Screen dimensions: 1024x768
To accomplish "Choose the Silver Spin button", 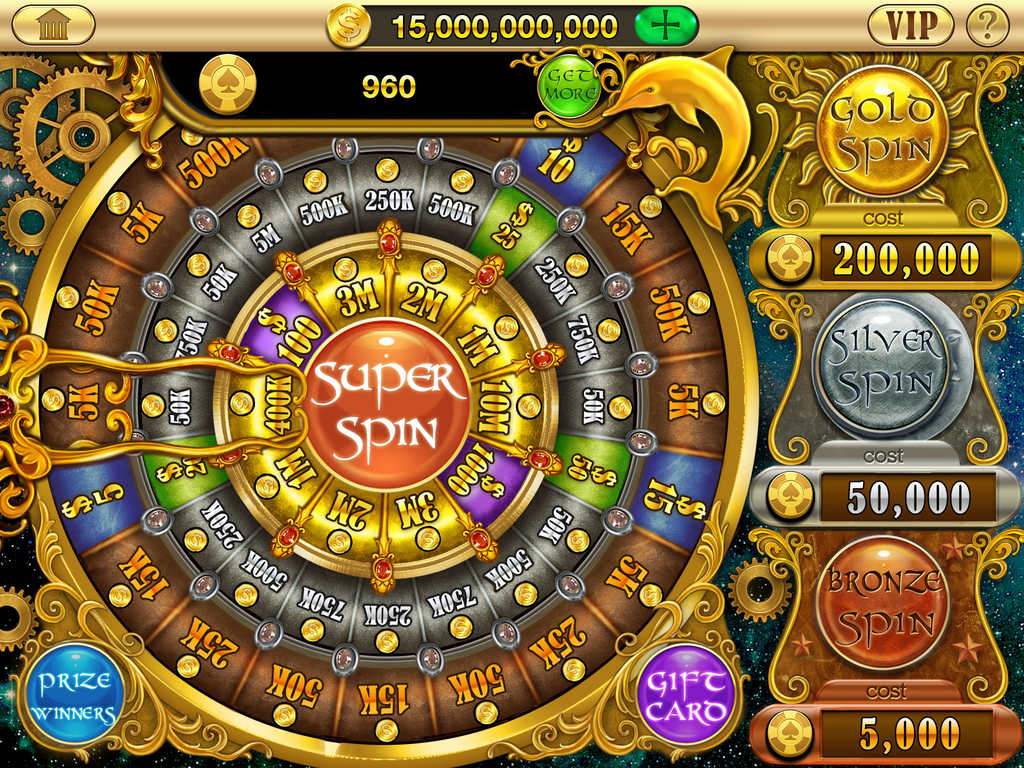I will click(x=880, y=367).
